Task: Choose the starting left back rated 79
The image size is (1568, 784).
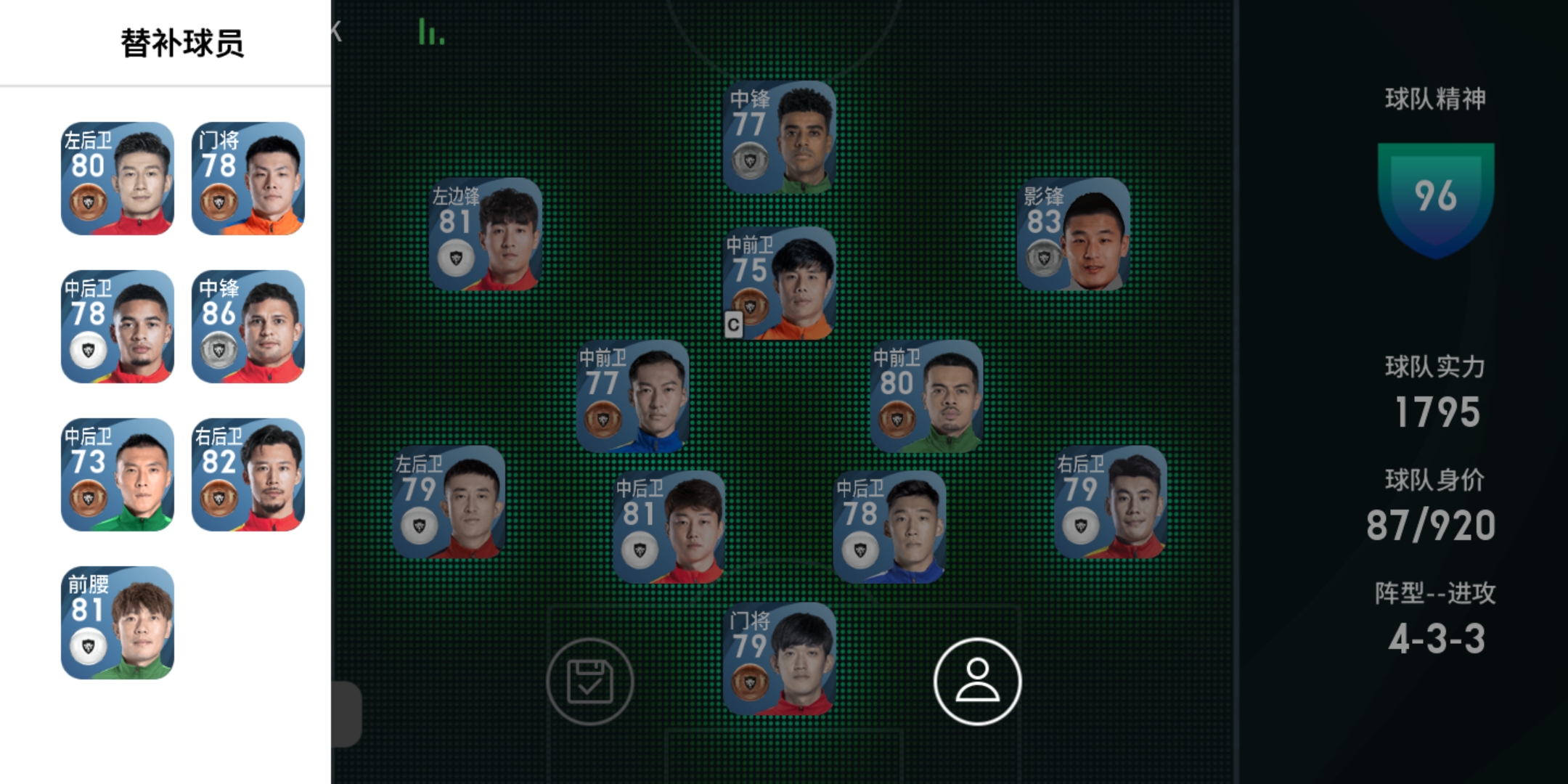Action: tap(449, 502)
